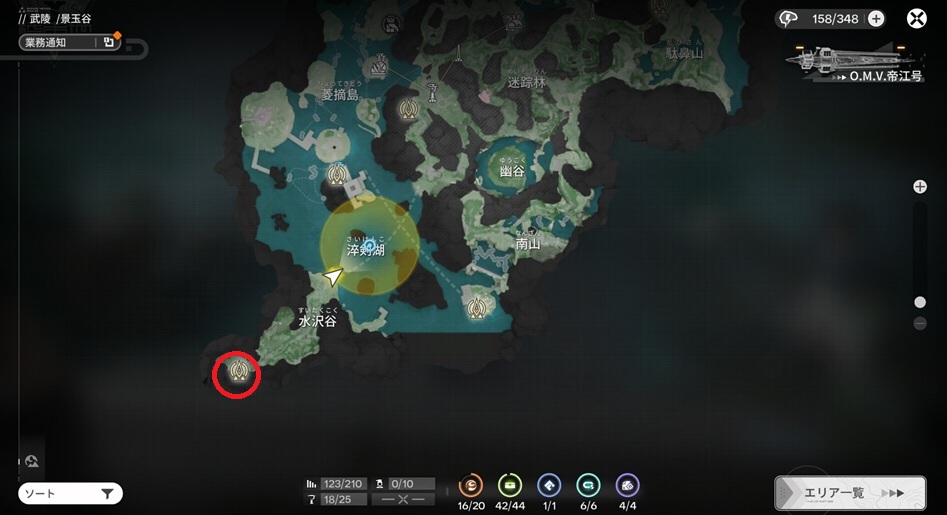Select the teleport marker near 南山
Viewport: 947px width, 515px height.
tap(478, 307)
